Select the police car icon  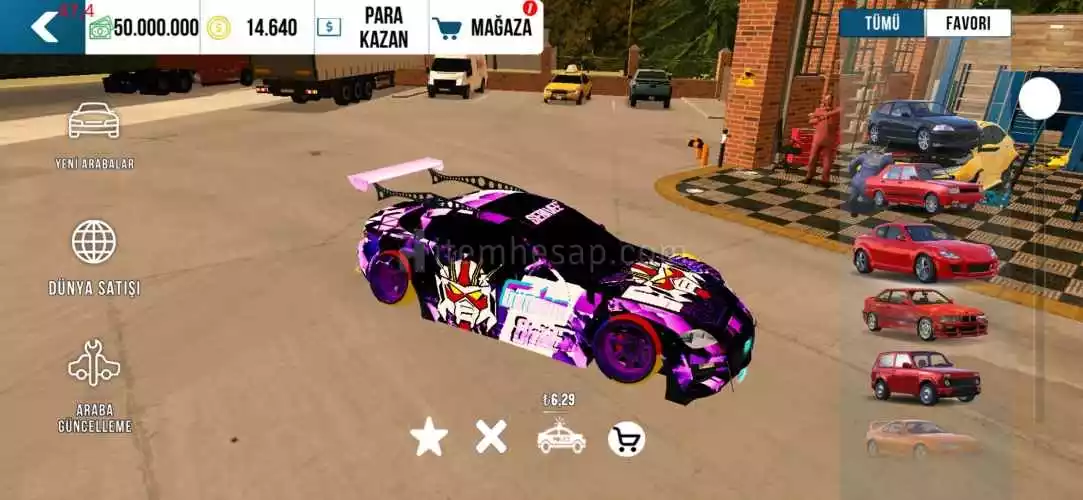click(x=561, y=437)
